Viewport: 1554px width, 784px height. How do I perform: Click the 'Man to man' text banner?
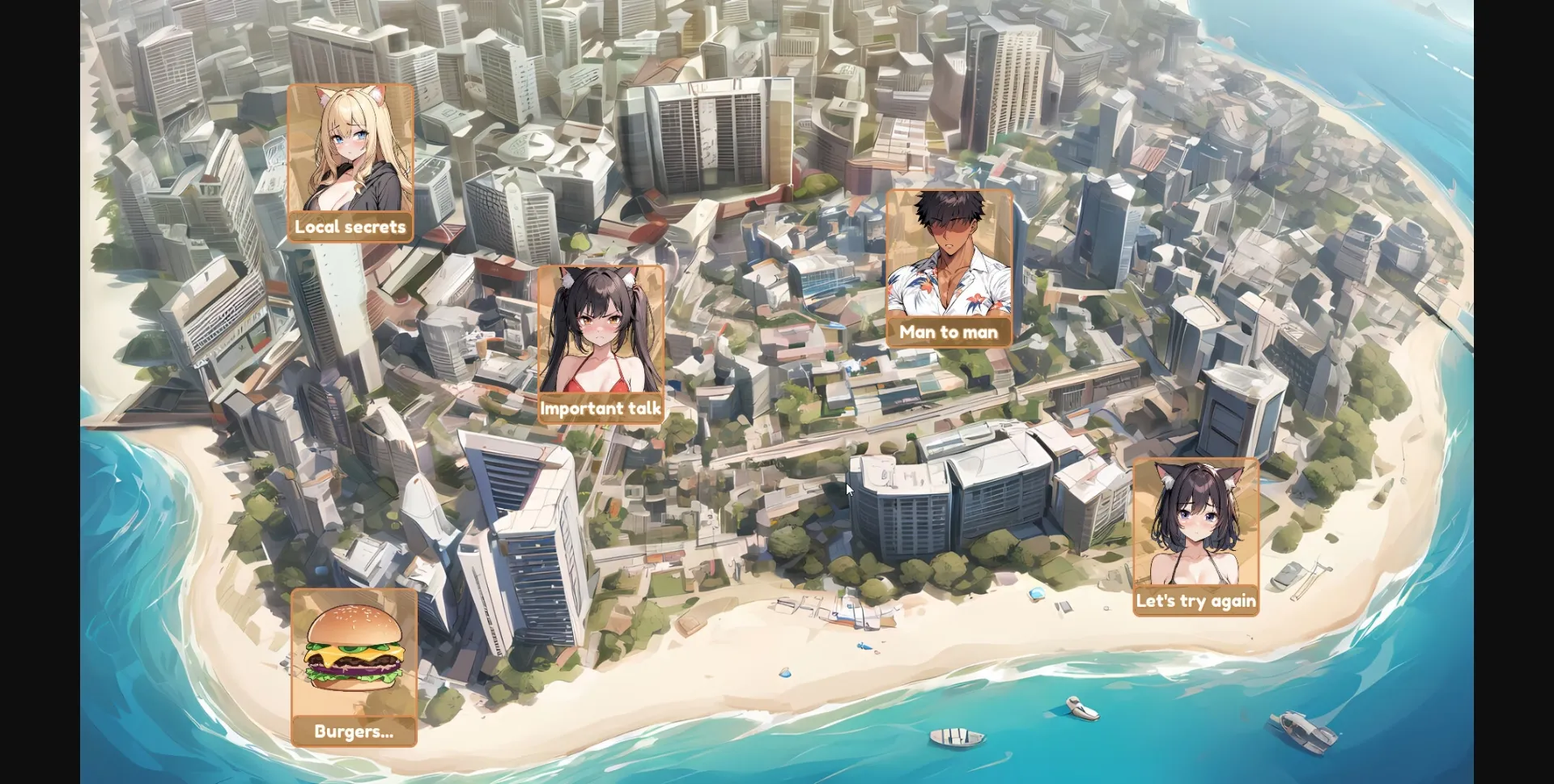click(x=949, y=332)
